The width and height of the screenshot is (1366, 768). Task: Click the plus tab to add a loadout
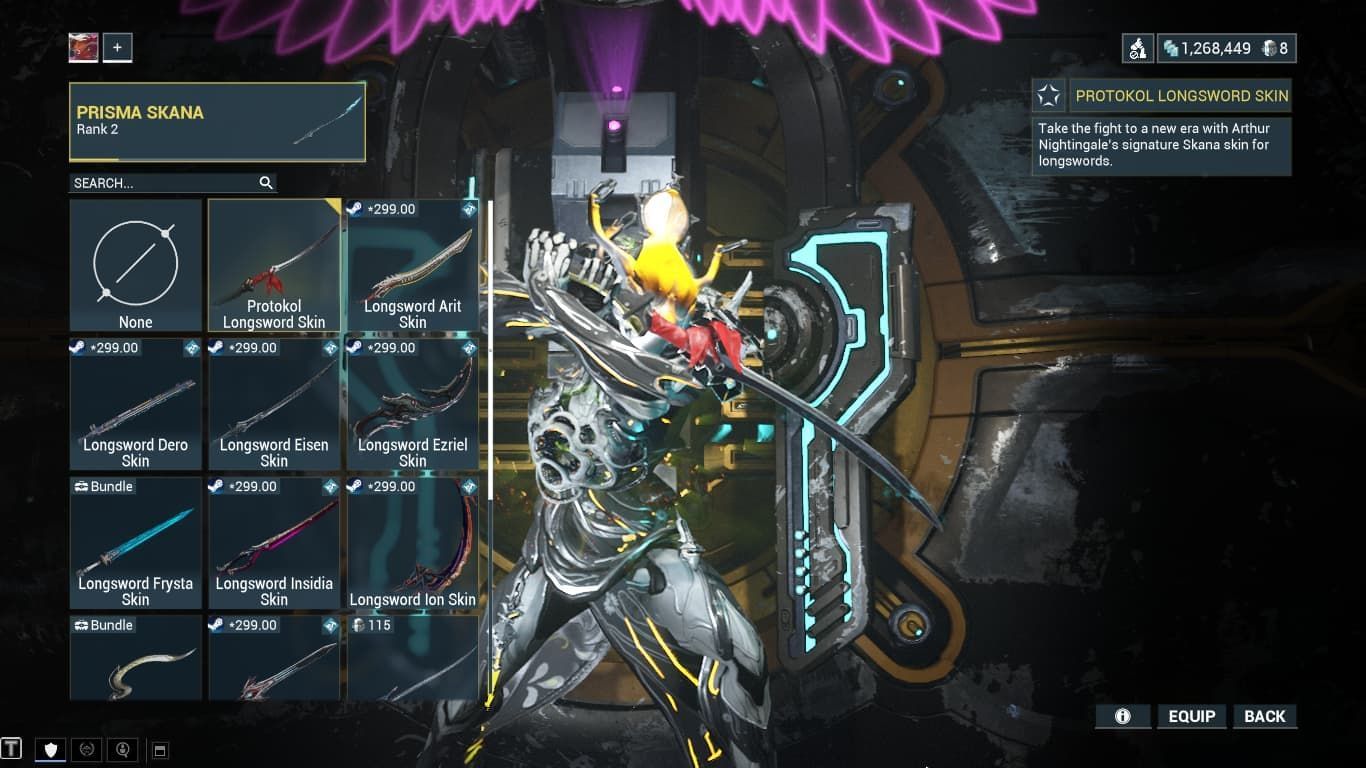pos(117,46)
